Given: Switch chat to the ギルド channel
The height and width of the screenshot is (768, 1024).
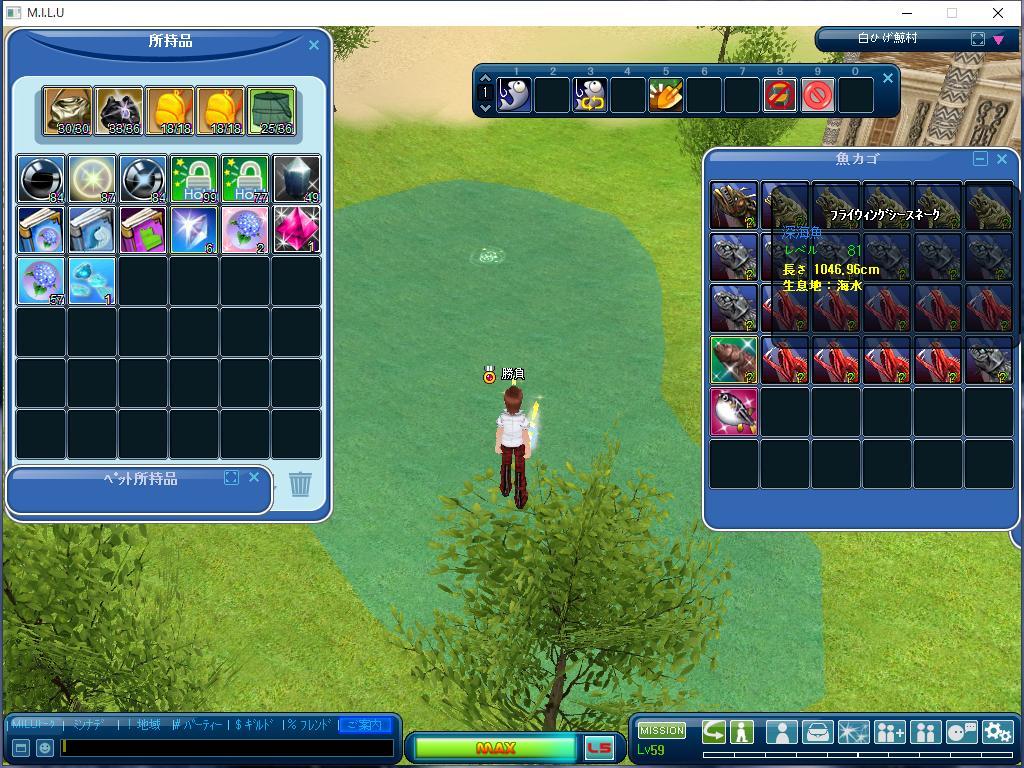Looking at the screenshot, I should 253,724.
